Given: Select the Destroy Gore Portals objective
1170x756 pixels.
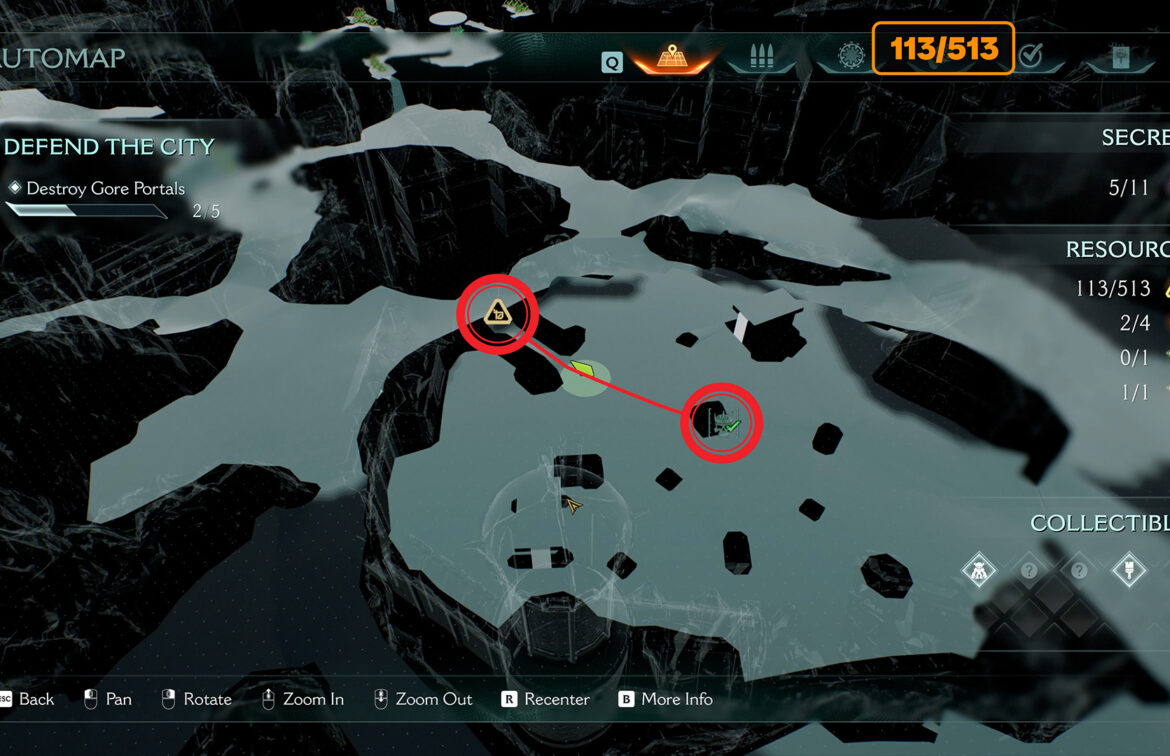Looking at the screenshot, I should click(105, 188).
